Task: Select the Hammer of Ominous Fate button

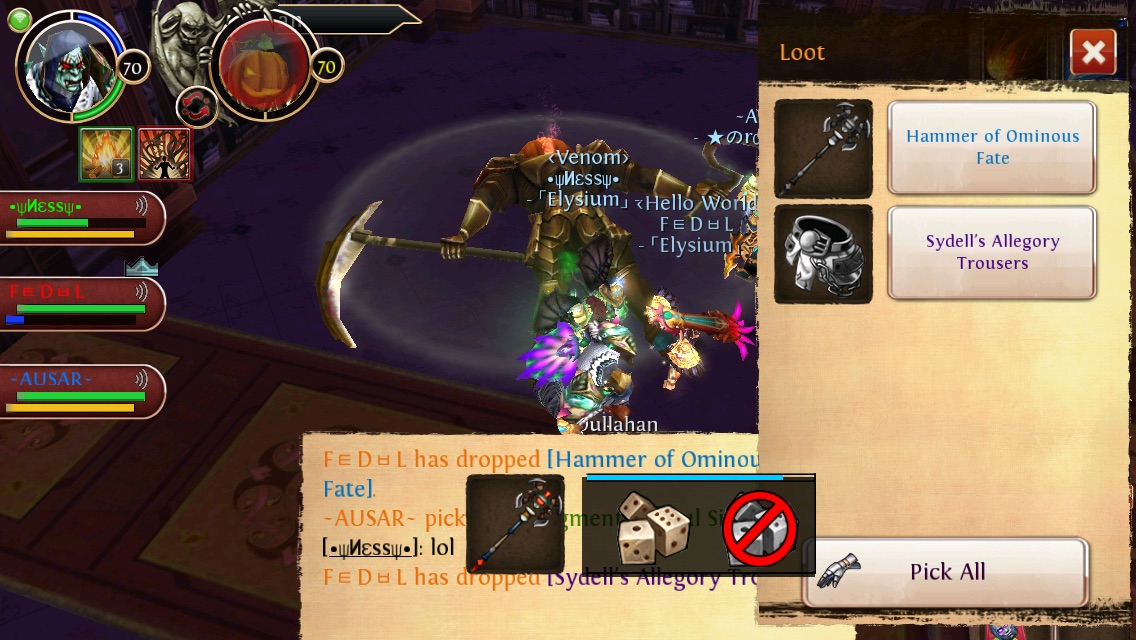Action: pos(992,148)
